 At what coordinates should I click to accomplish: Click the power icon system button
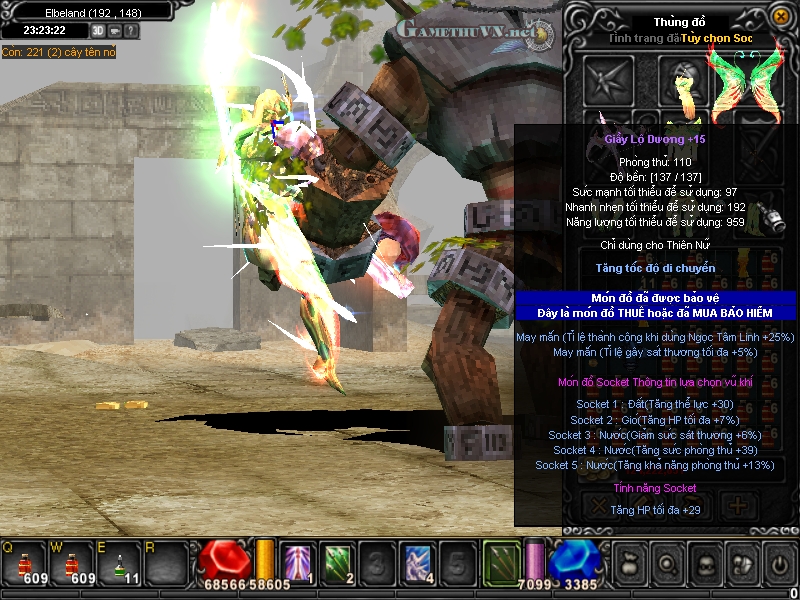(x=778, y=563)
